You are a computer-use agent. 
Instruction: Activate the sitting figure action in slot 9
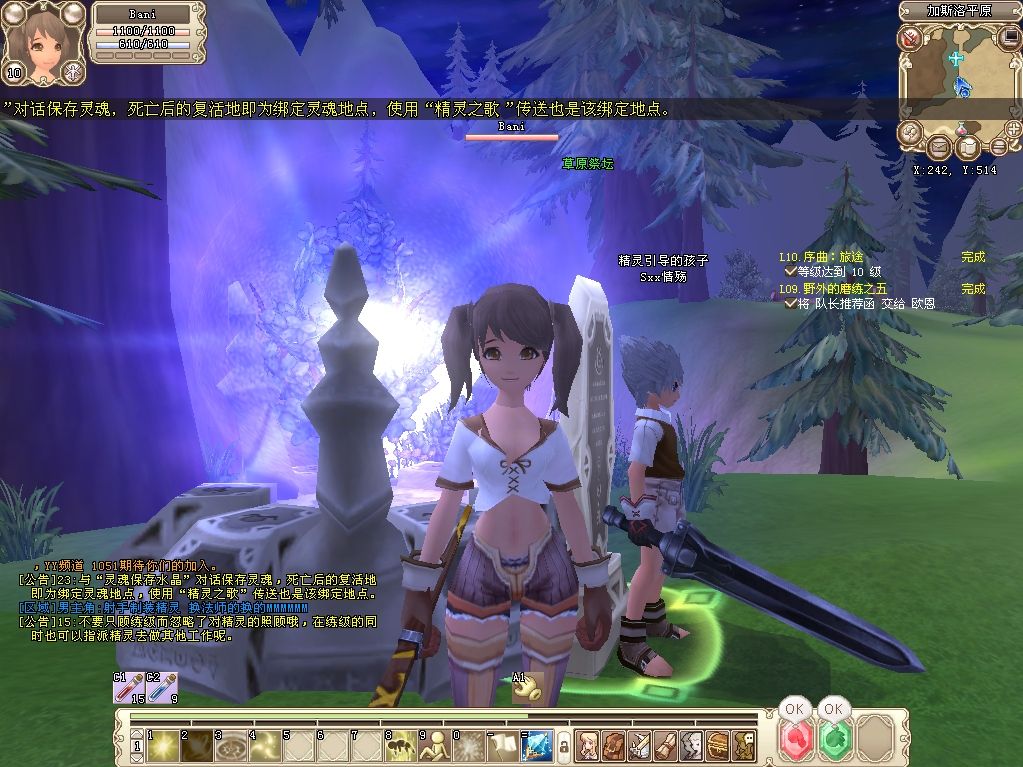click(x=436, y=744)
